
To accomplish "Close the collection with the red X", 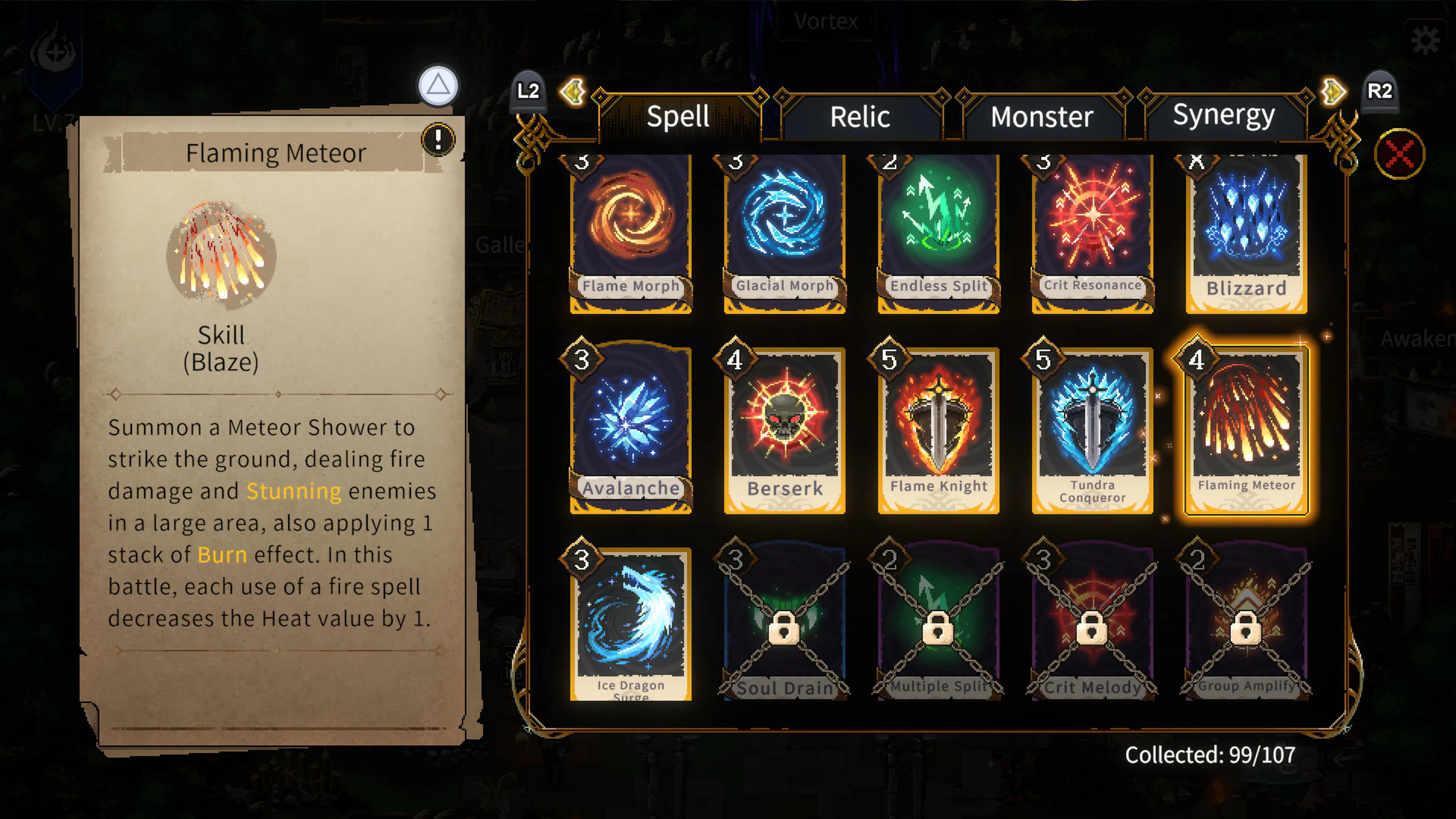I will pyautogui.click(x=1400, y=154).
